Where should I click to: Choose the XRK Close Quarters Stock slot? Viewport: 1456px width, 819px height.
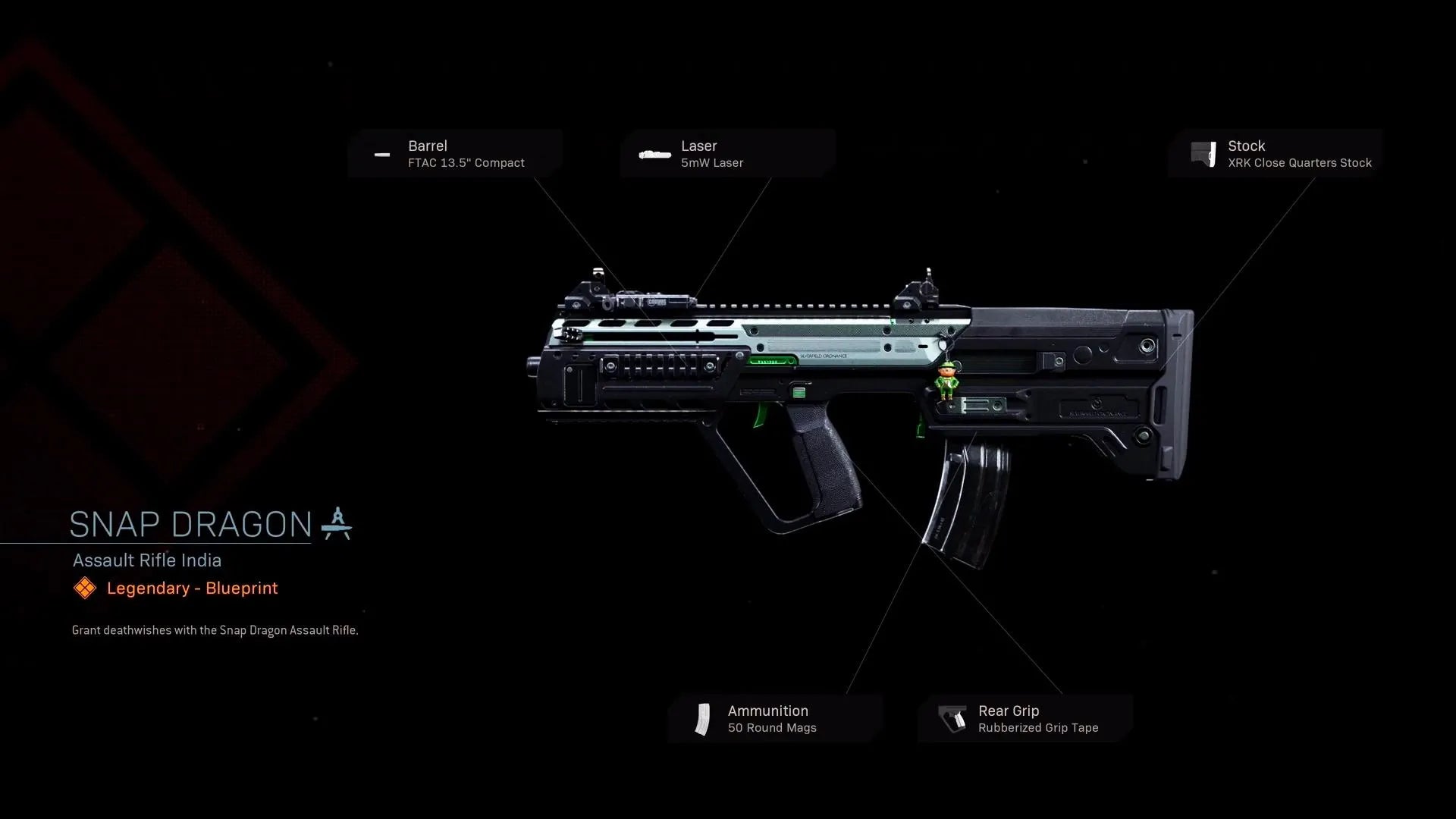click(1276, 154)
